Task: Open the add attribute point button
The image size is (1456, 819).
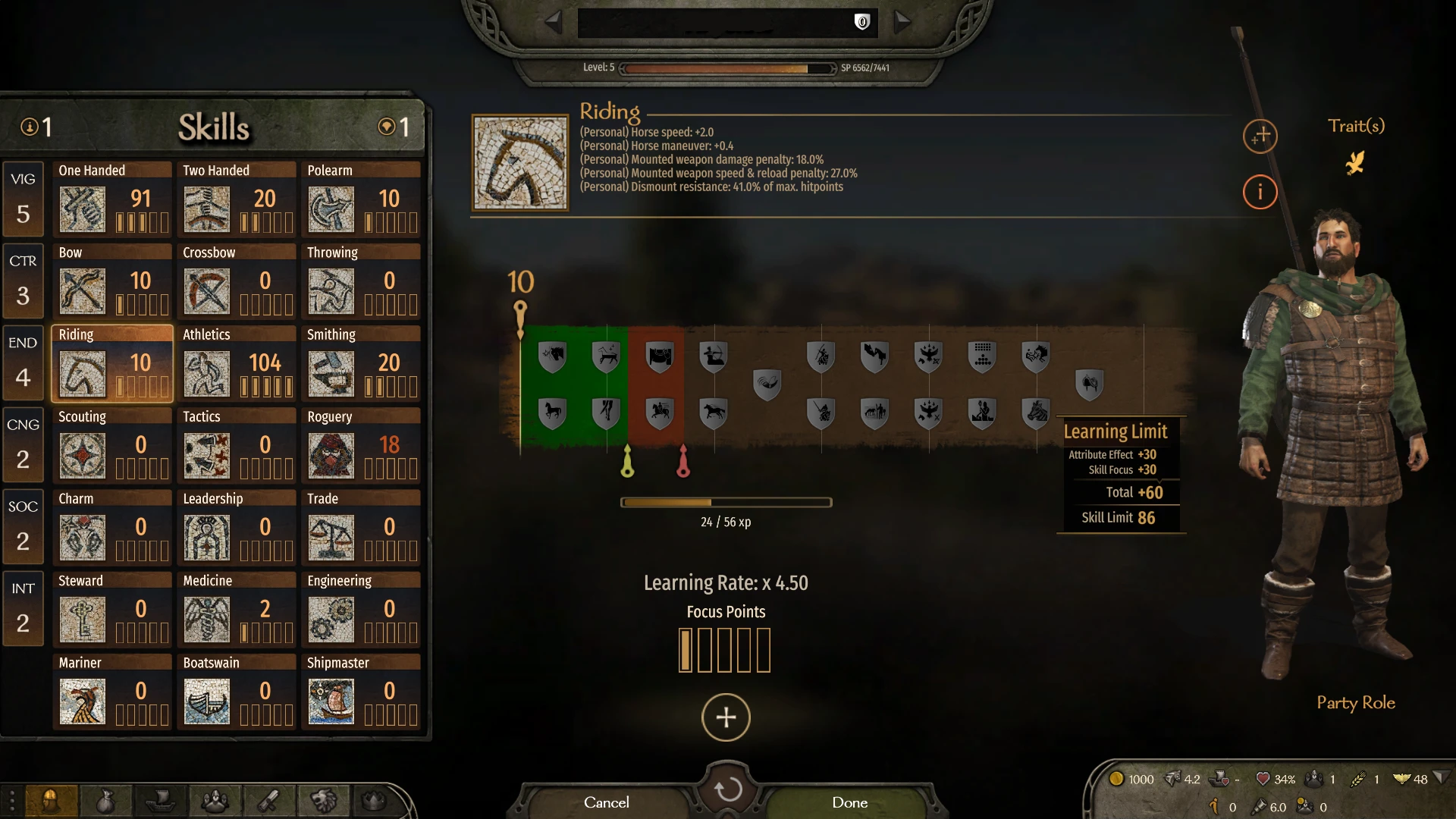Action: tap(1260, 136)
